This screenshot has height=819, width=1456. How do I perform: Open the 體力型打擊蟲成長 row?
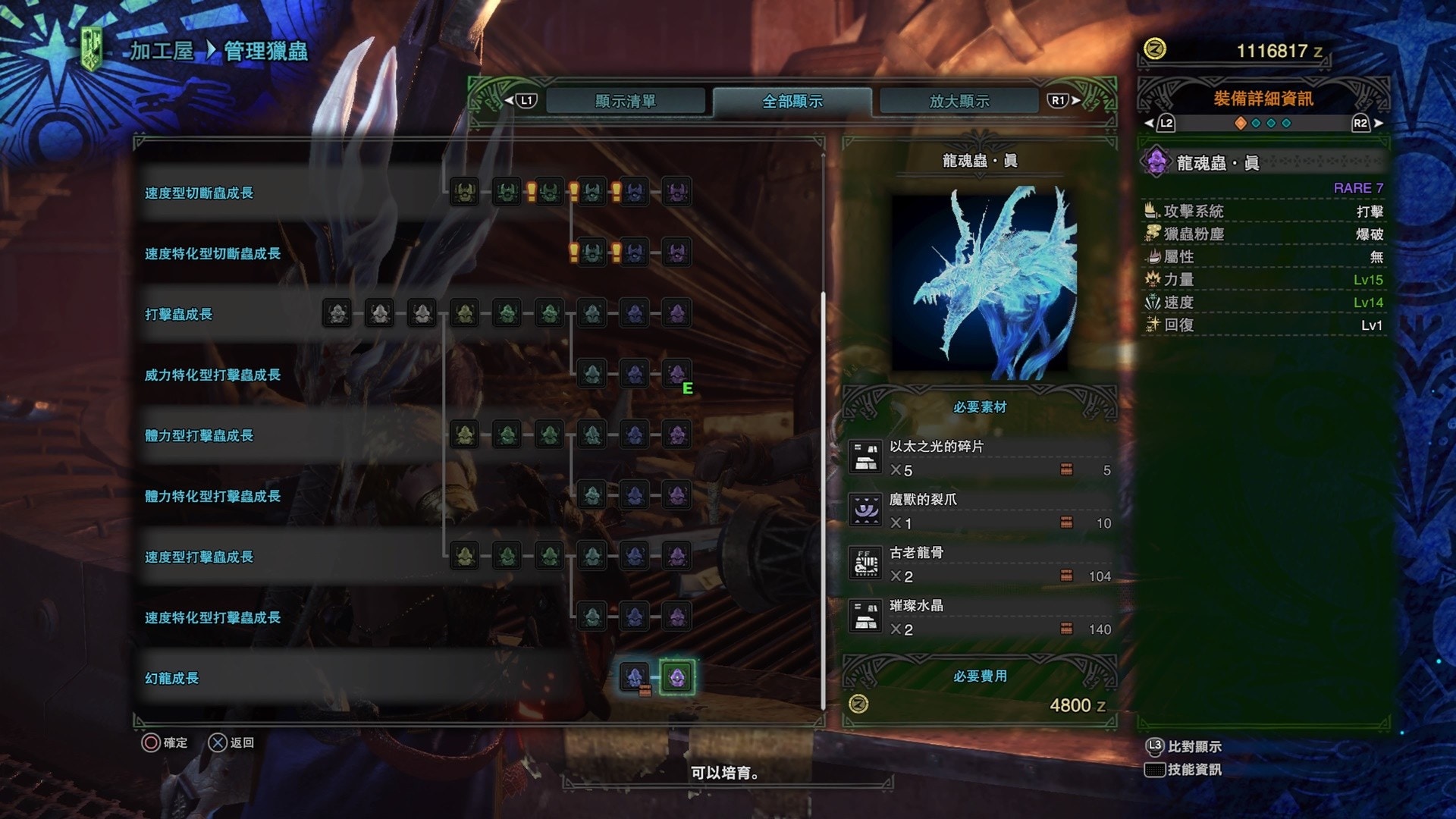tap(199, 436)
